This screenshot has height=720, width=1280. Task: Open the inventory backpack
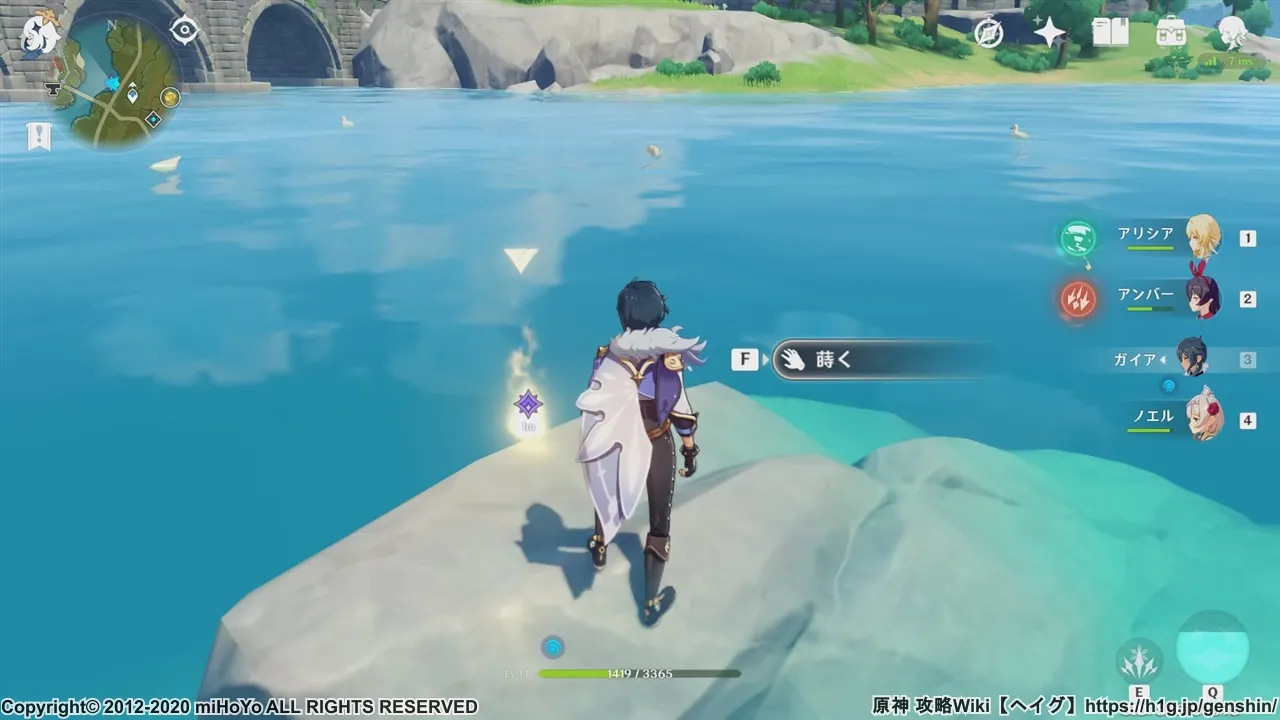coord(1170,33)
